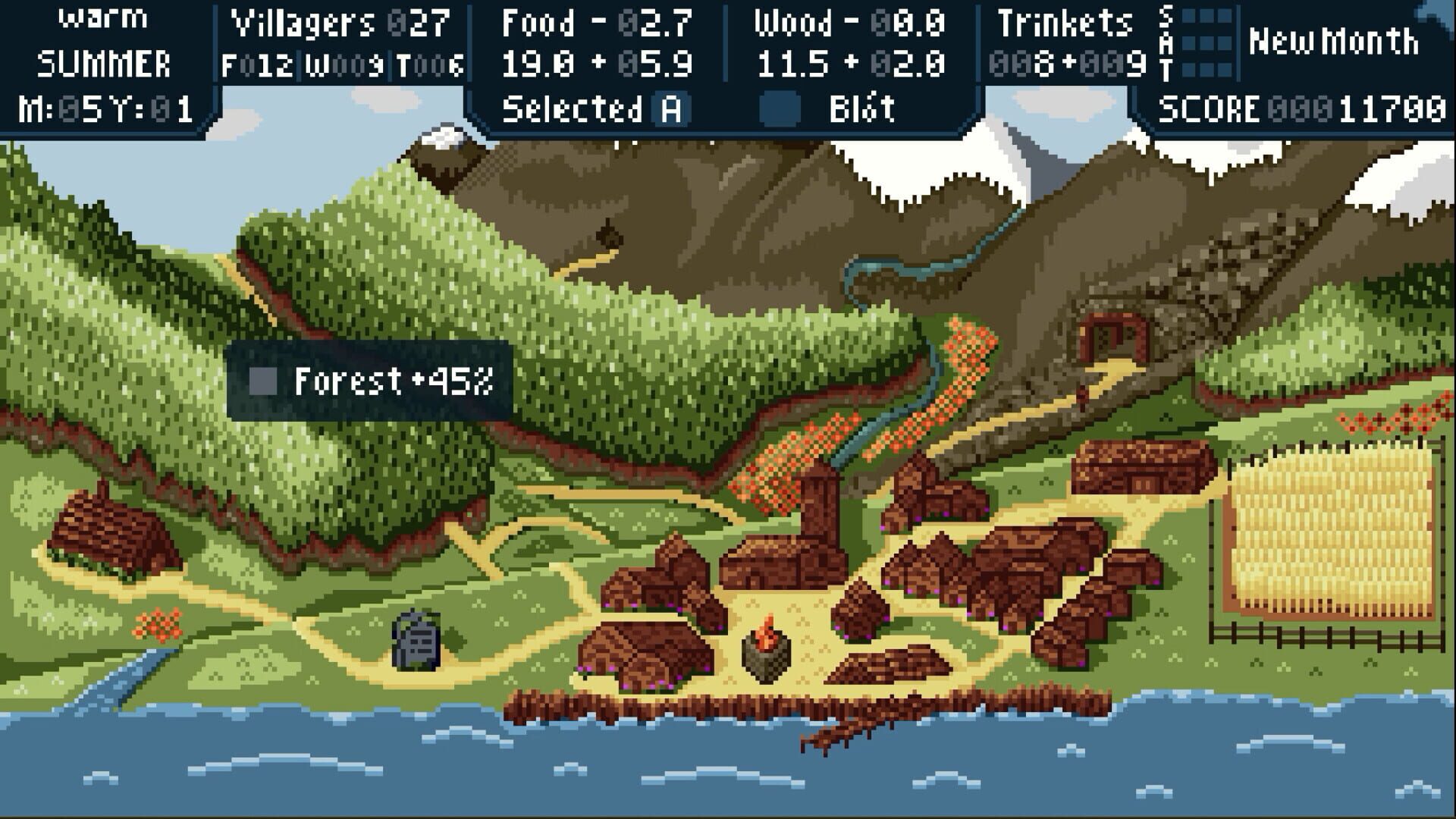Viewport: 1456px width, 819px height.
Task: Click the bonfire in the village center
Action: click(x=766, y=651)
